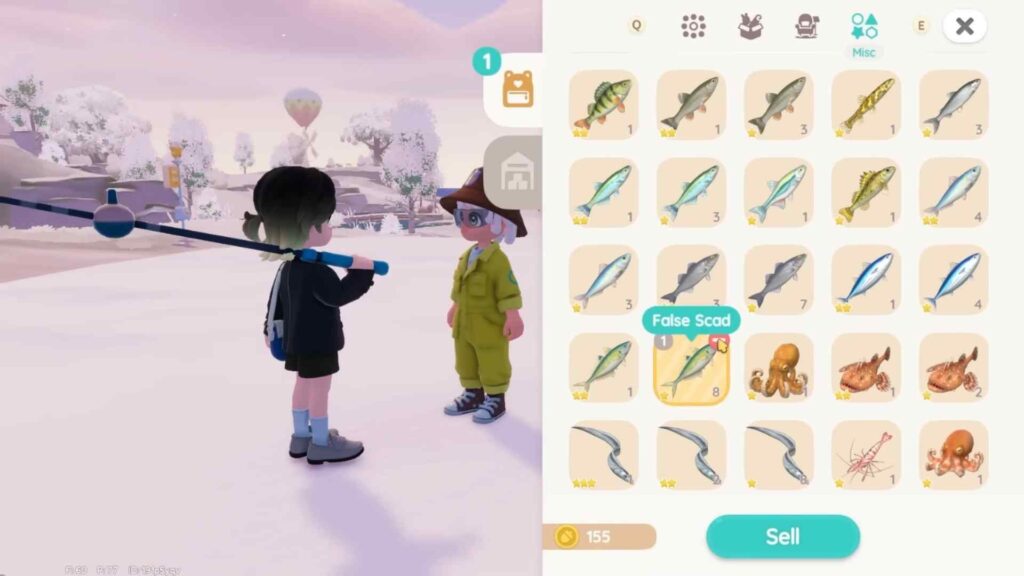Open the armchair furniture category tab

pyautogui.click(x=807, y=27)
